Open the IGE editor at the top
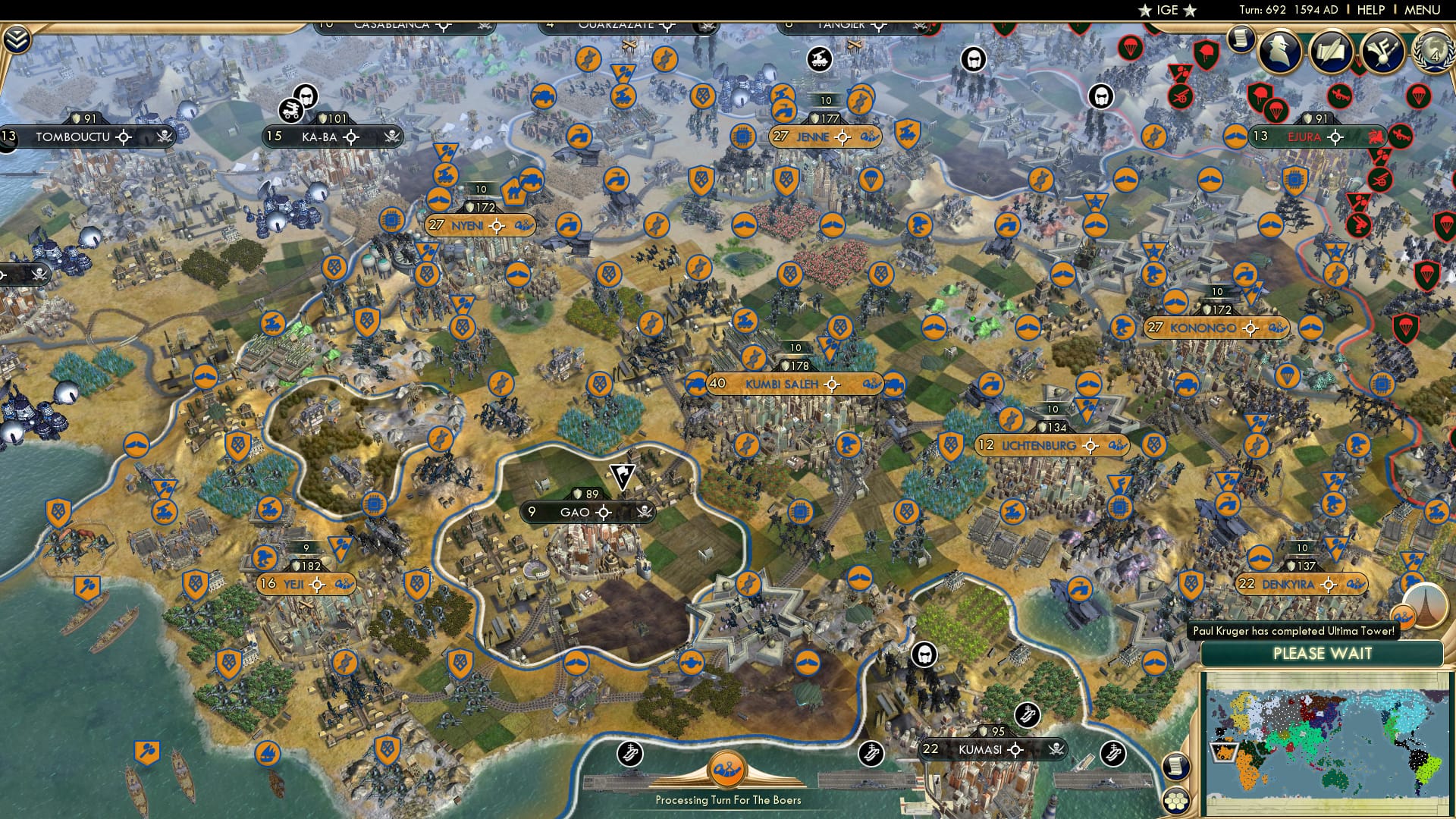1456x819 pixels. click(x=1169, y=11)
